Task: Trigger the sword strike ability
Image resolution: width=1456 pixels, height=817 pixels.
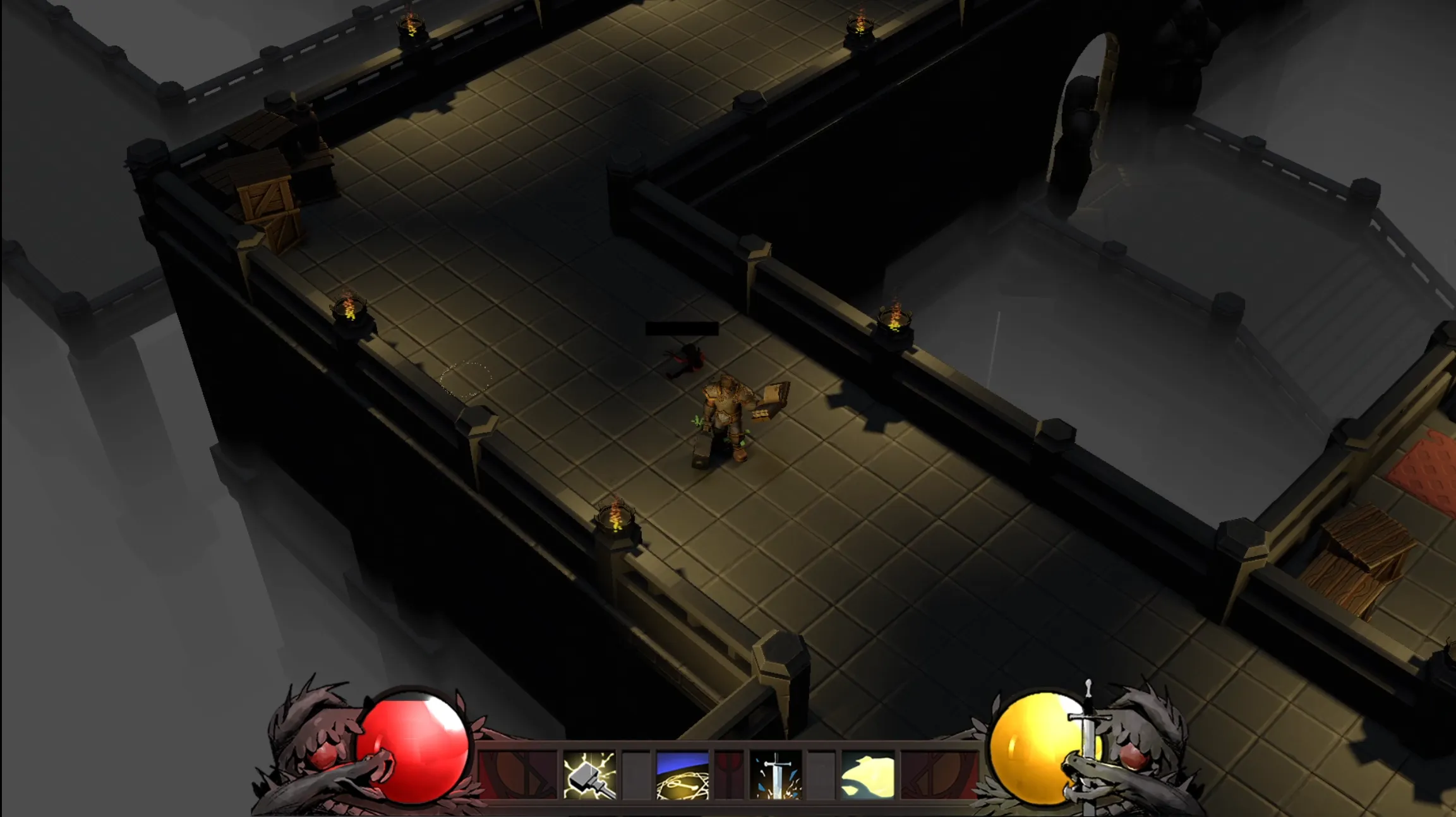Action: tap(776, 775)
